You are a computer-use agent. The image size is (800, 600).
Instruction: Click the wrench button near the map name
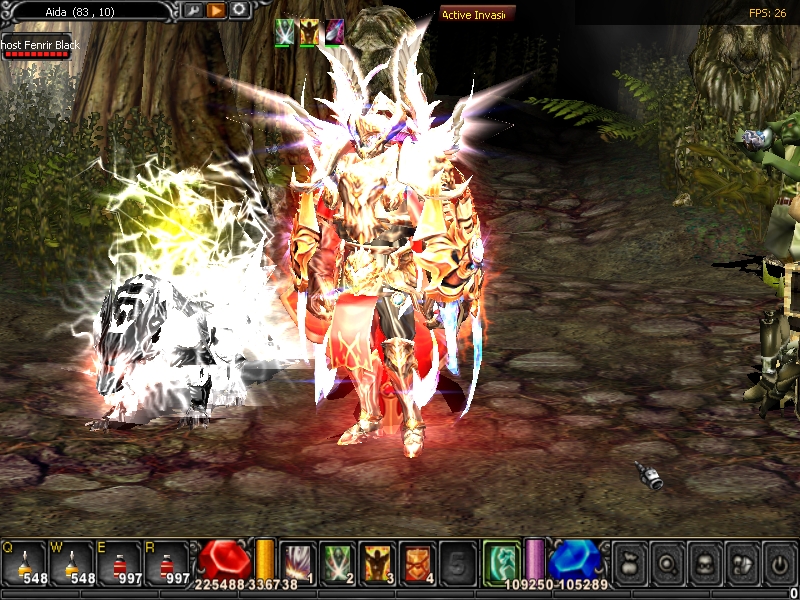coord(193,10)
